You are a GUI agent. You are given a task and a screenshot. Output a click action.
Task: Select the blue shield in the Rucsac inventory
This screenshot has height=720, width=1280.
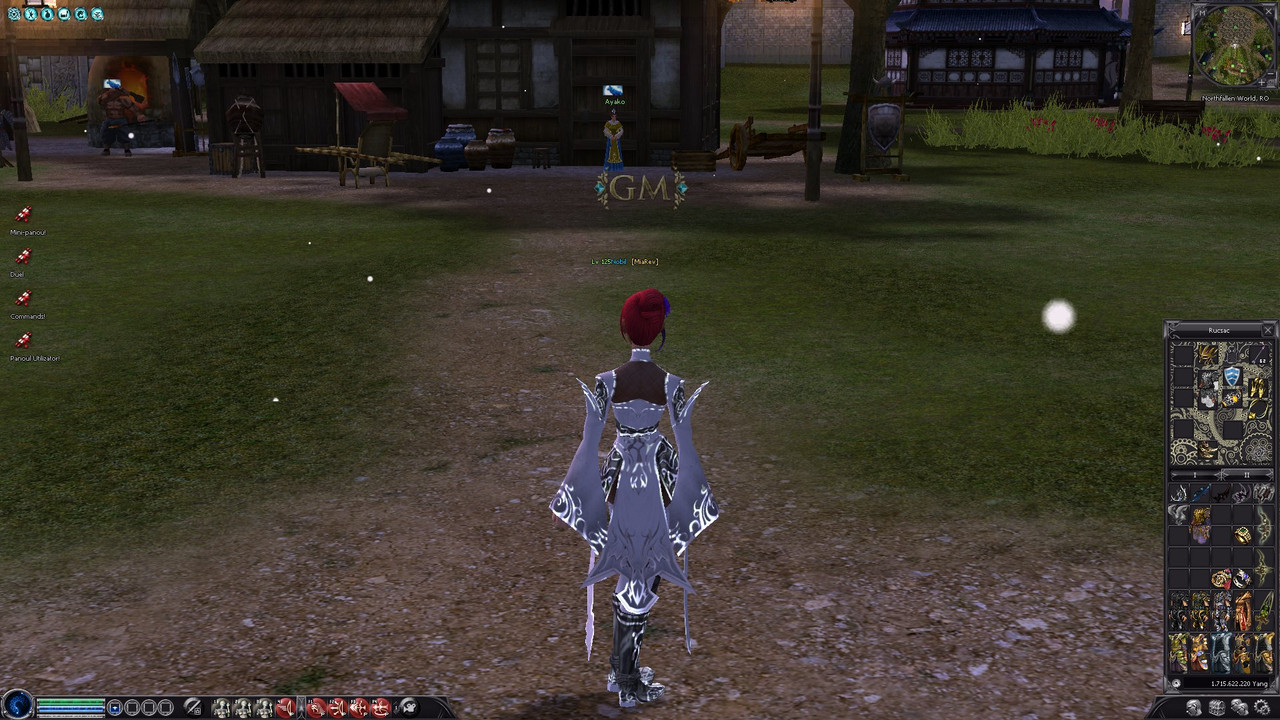point(1231,375)
